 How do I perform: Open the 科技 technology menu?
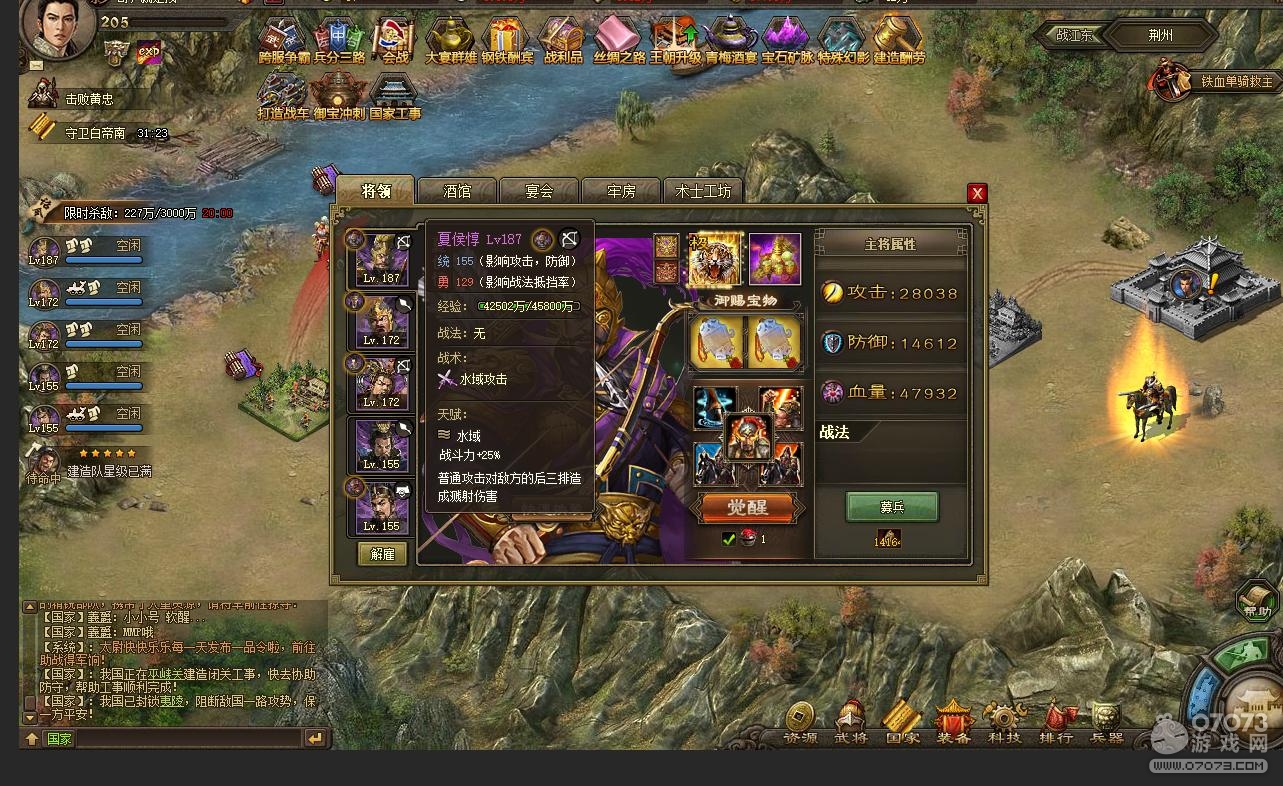point(1004,724)
